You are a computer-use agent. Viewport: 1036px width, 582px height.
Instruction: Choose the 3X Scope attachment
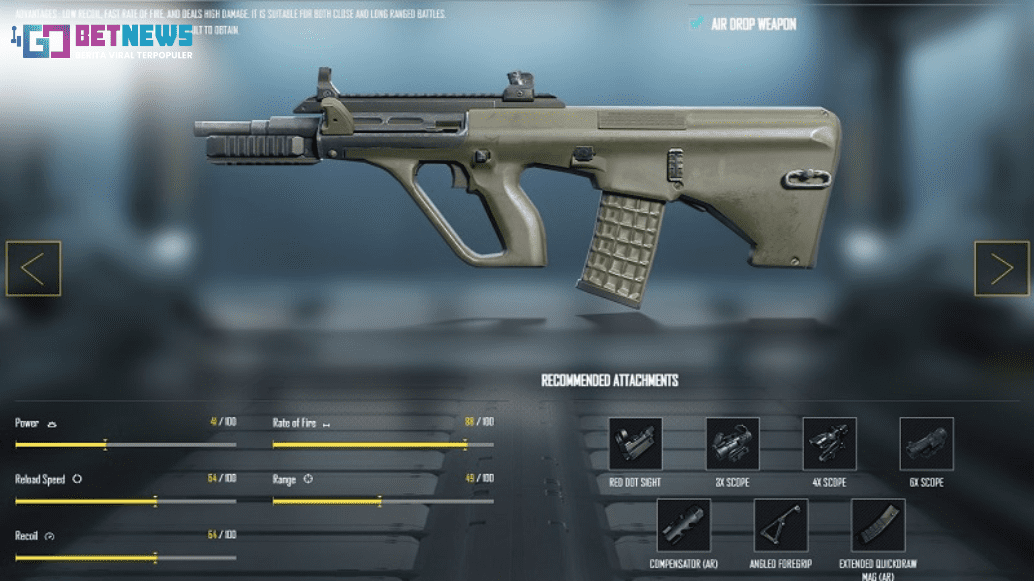(732, 444)
